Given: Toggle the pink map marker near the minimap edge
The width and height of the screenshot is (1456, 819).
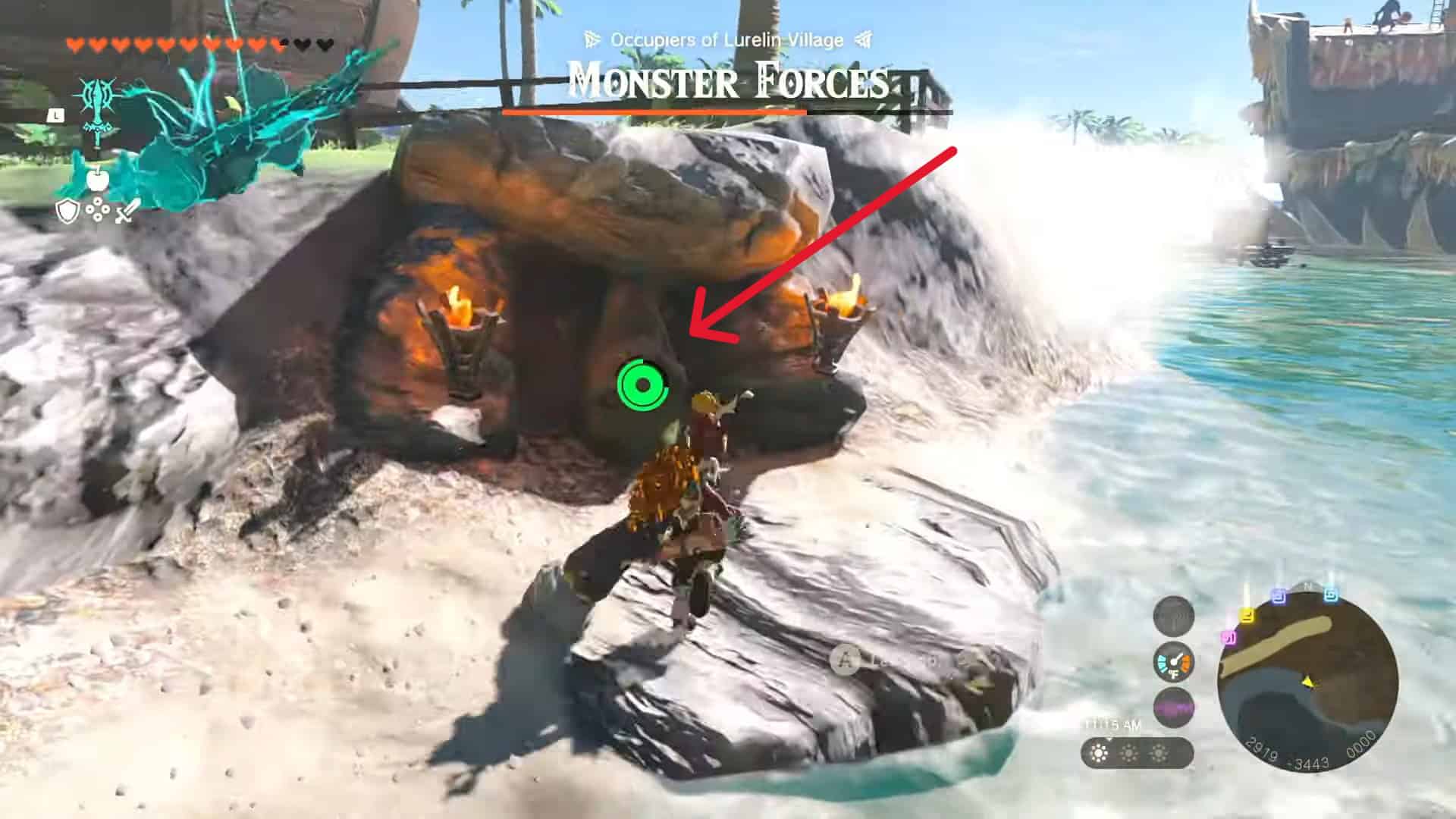Looking at the screenshot, I should (1228, 637).
